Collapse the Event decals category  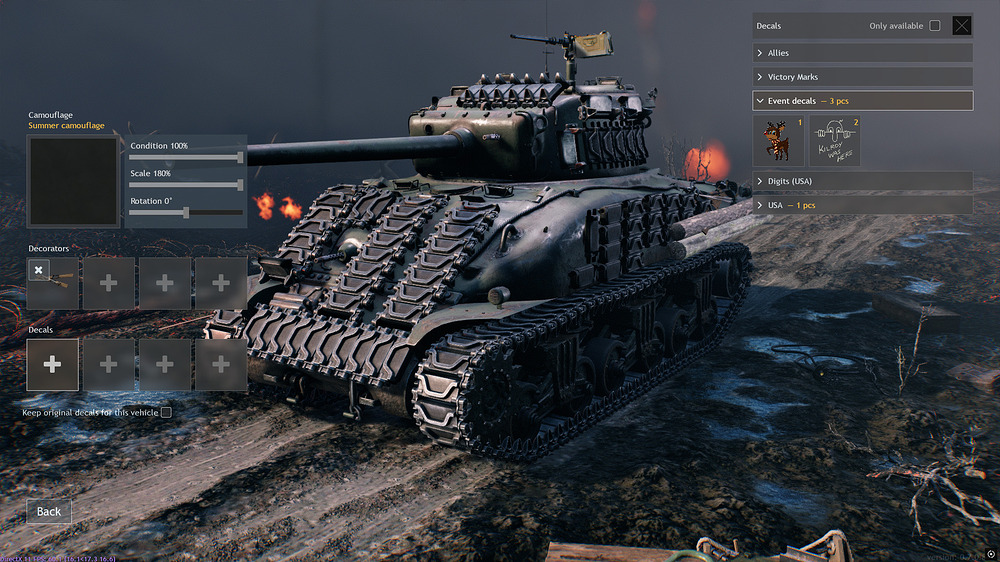[x=861, y=101]
